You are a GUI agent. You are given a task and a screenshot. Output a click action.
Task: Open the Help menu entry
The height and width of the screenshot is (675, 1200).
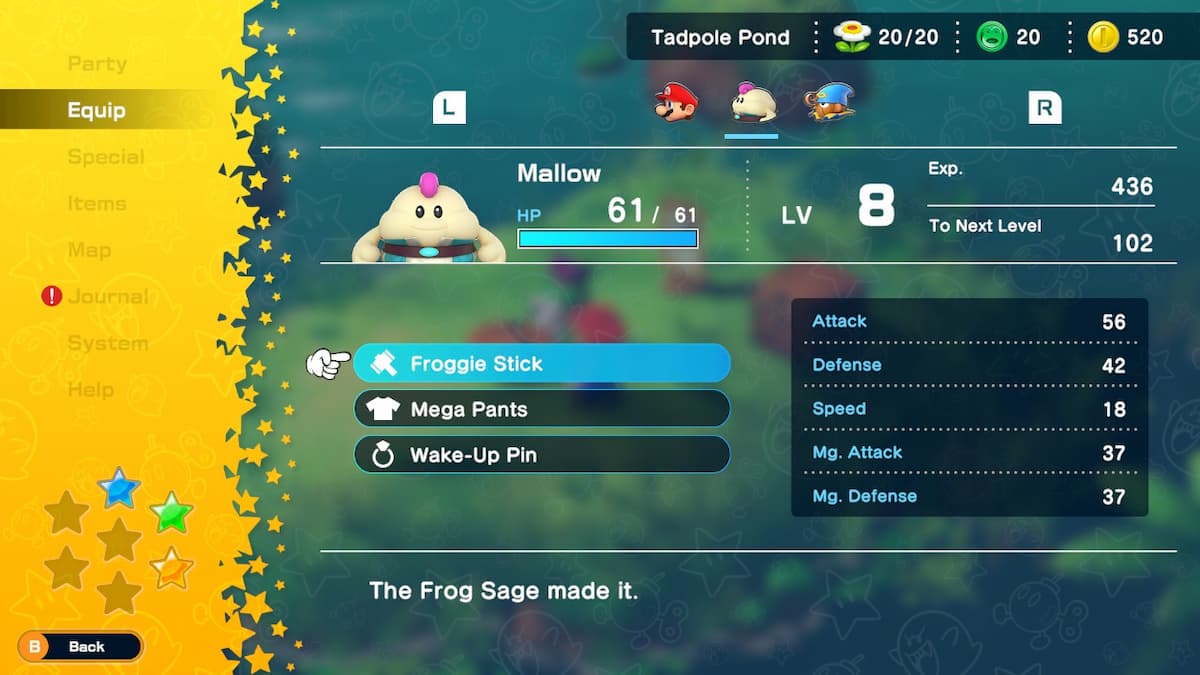[x=90, y=390]
